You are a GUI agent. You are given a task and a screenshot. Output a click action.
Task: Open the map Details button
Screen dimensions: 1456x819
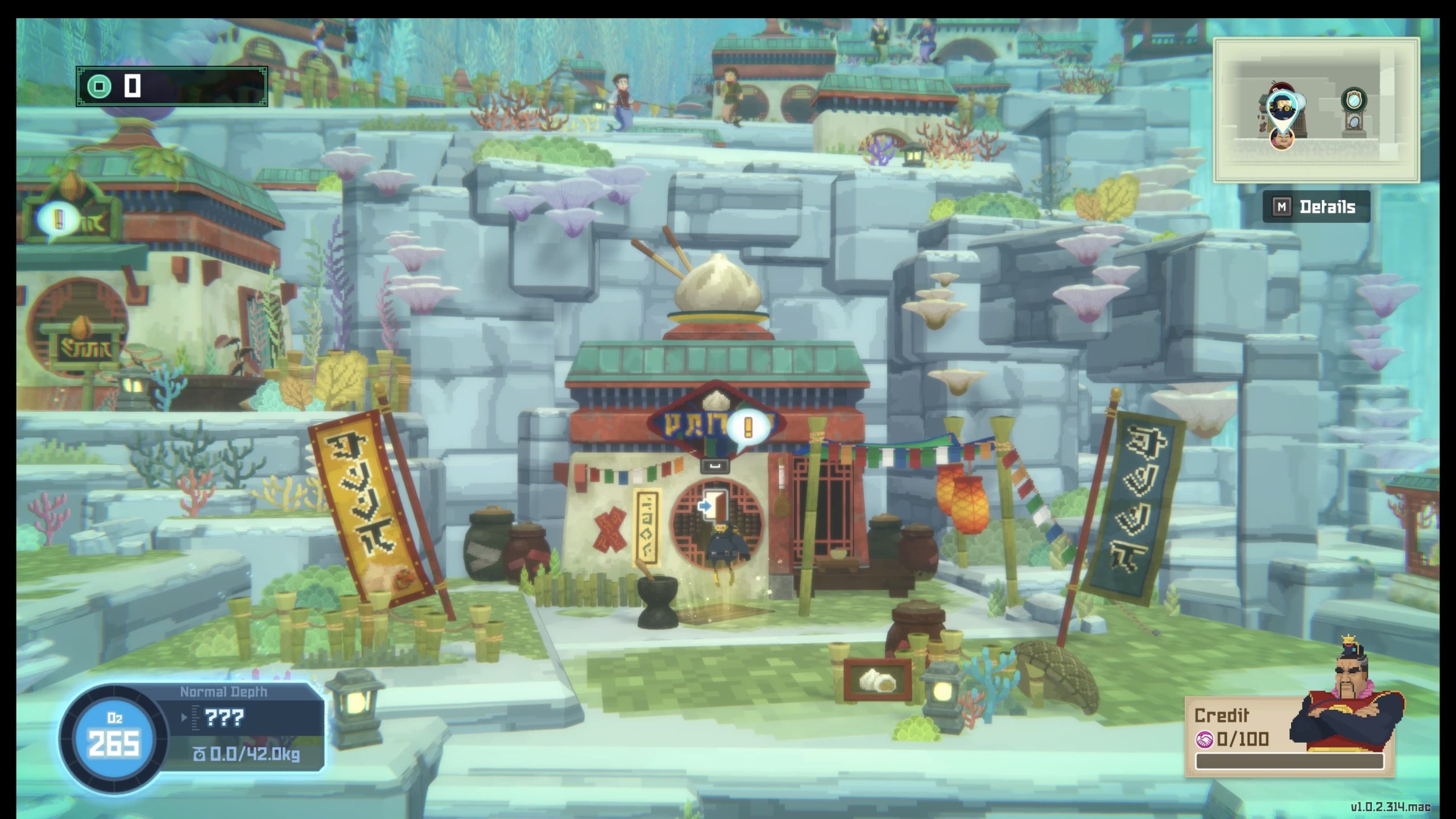point(1316,207)
